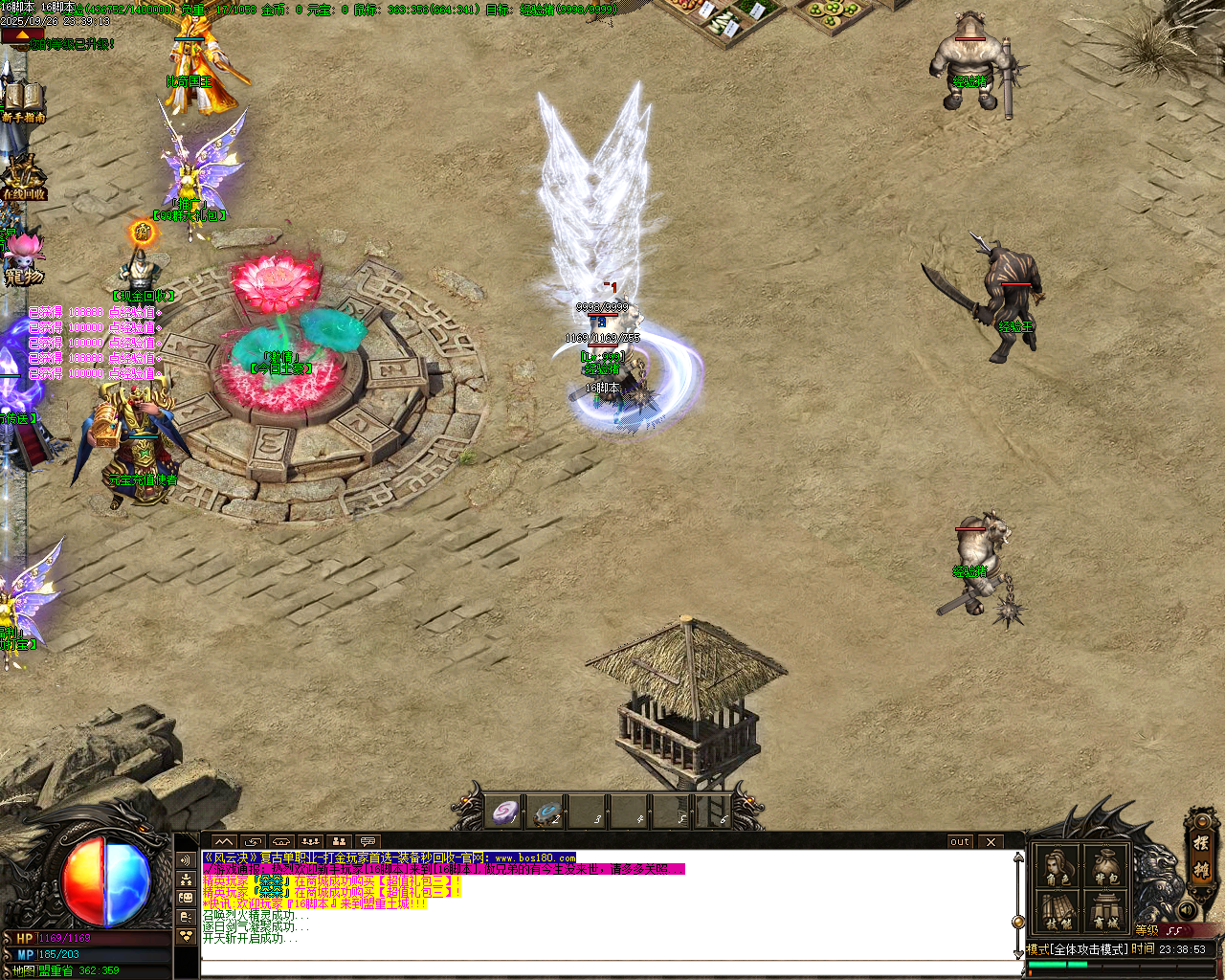Viewport: 1225px width, 980px height.
Task: Toggle 模式[全体攻击模式] attack mode text
Action: 1076,950
